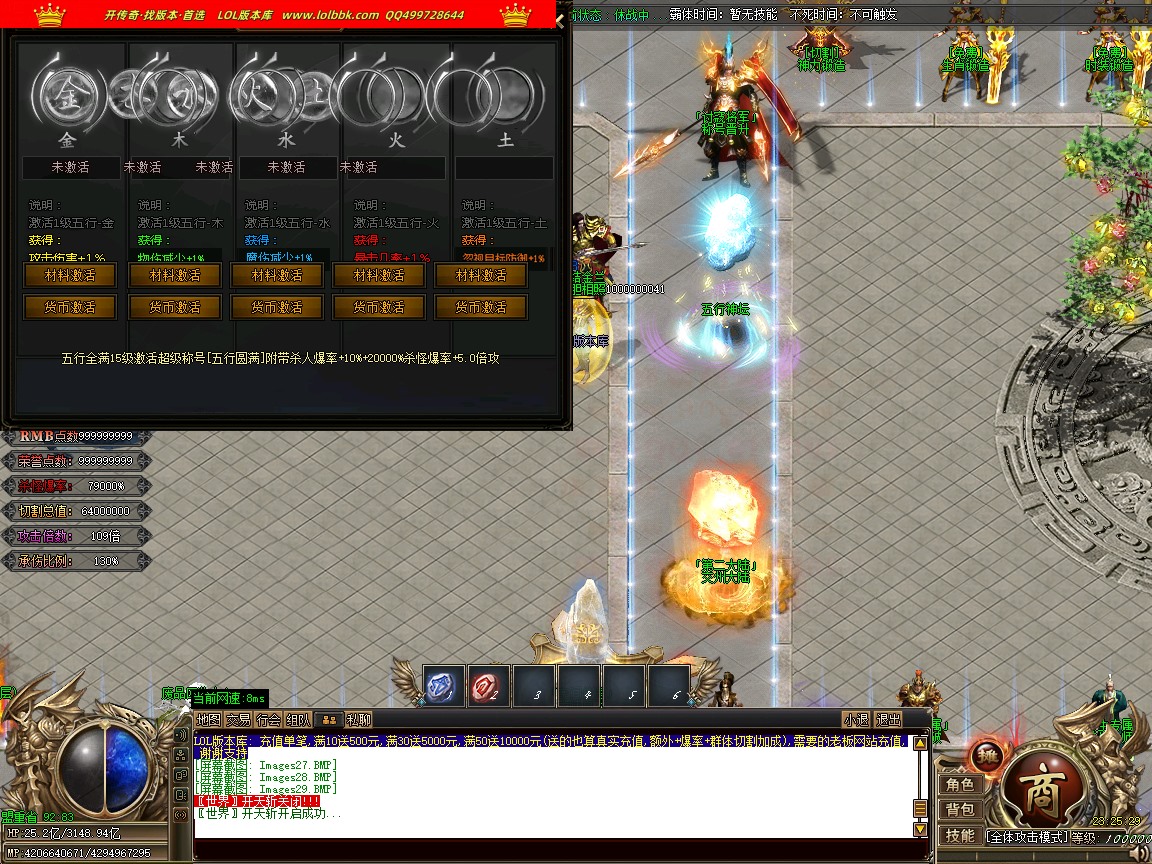
Task: Use 材料激活 under the 水 column
Action: tap(277, 275)
